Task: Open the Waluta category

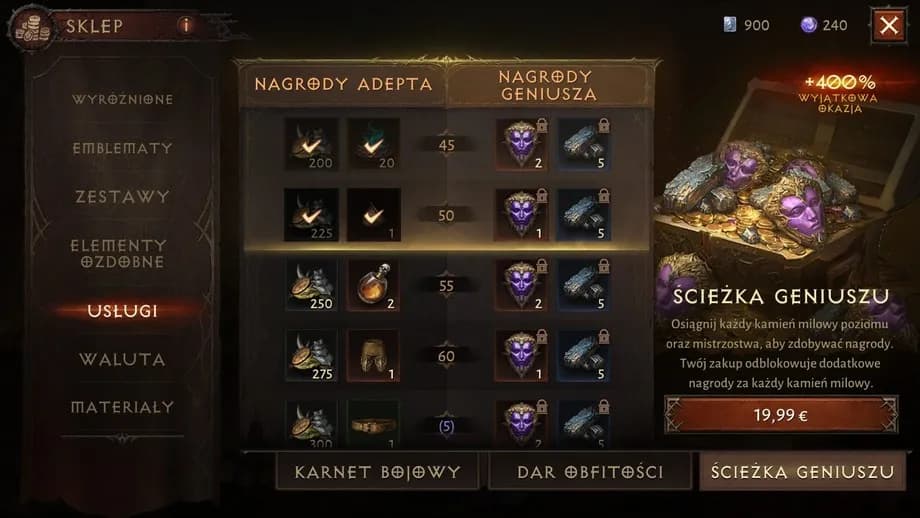Action: (122, 358)
